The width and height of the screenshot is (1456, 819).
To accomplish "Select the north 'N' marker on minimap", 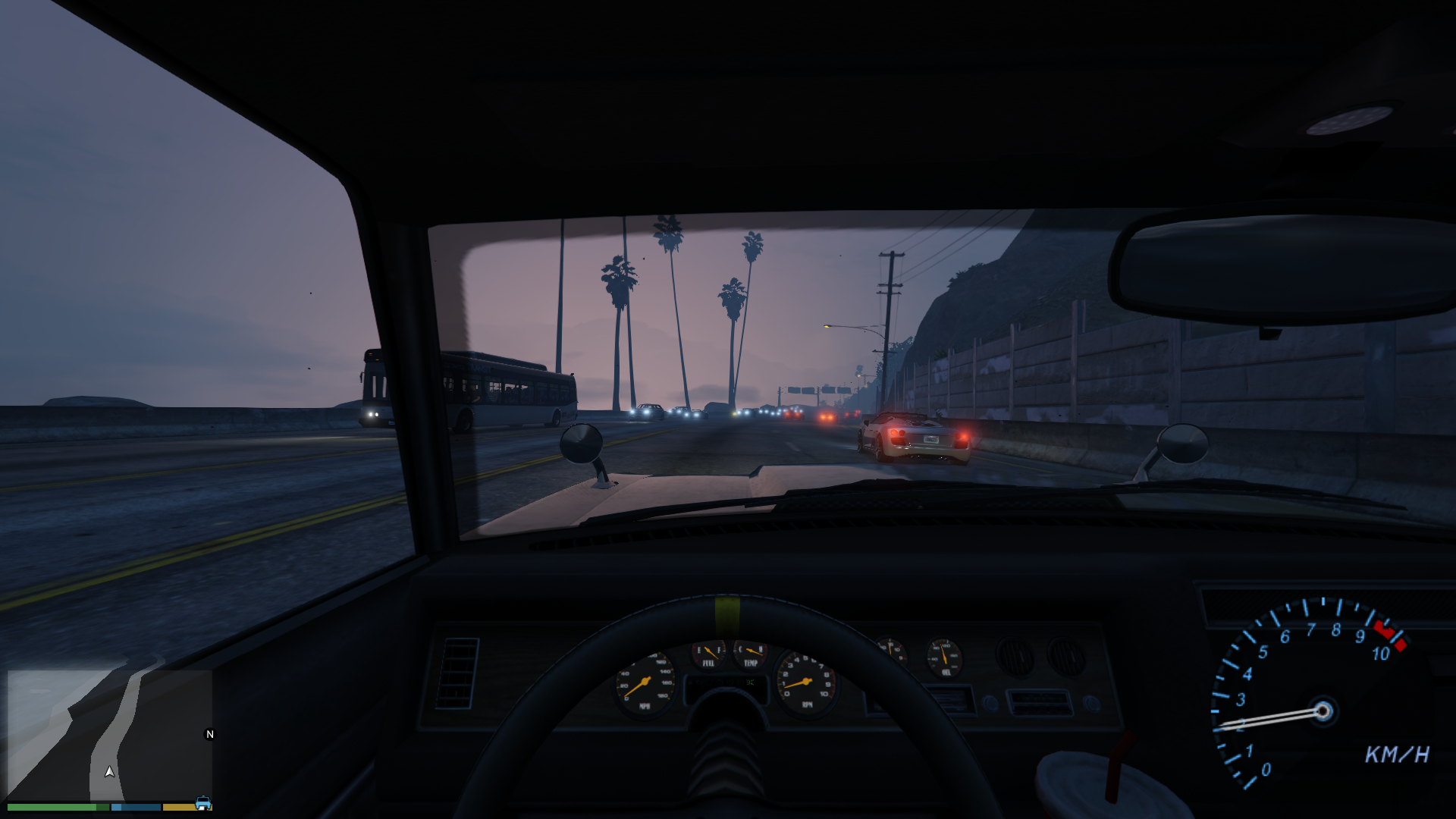I will pyautogui.click(x=210, y=734).
